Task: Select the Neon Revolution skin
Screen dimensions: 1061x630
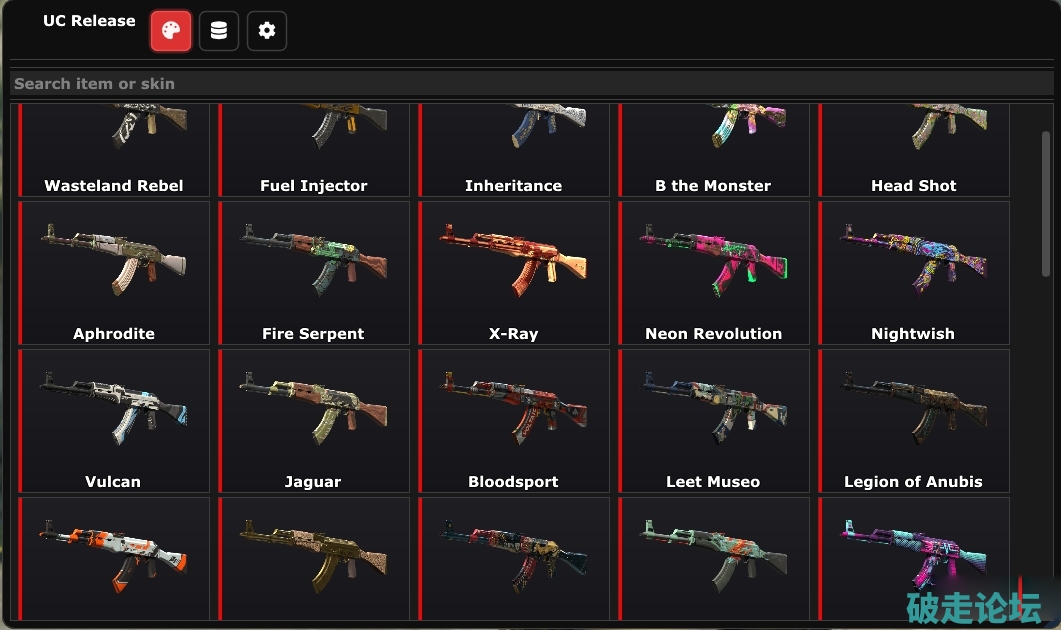Action: [714, 273]
